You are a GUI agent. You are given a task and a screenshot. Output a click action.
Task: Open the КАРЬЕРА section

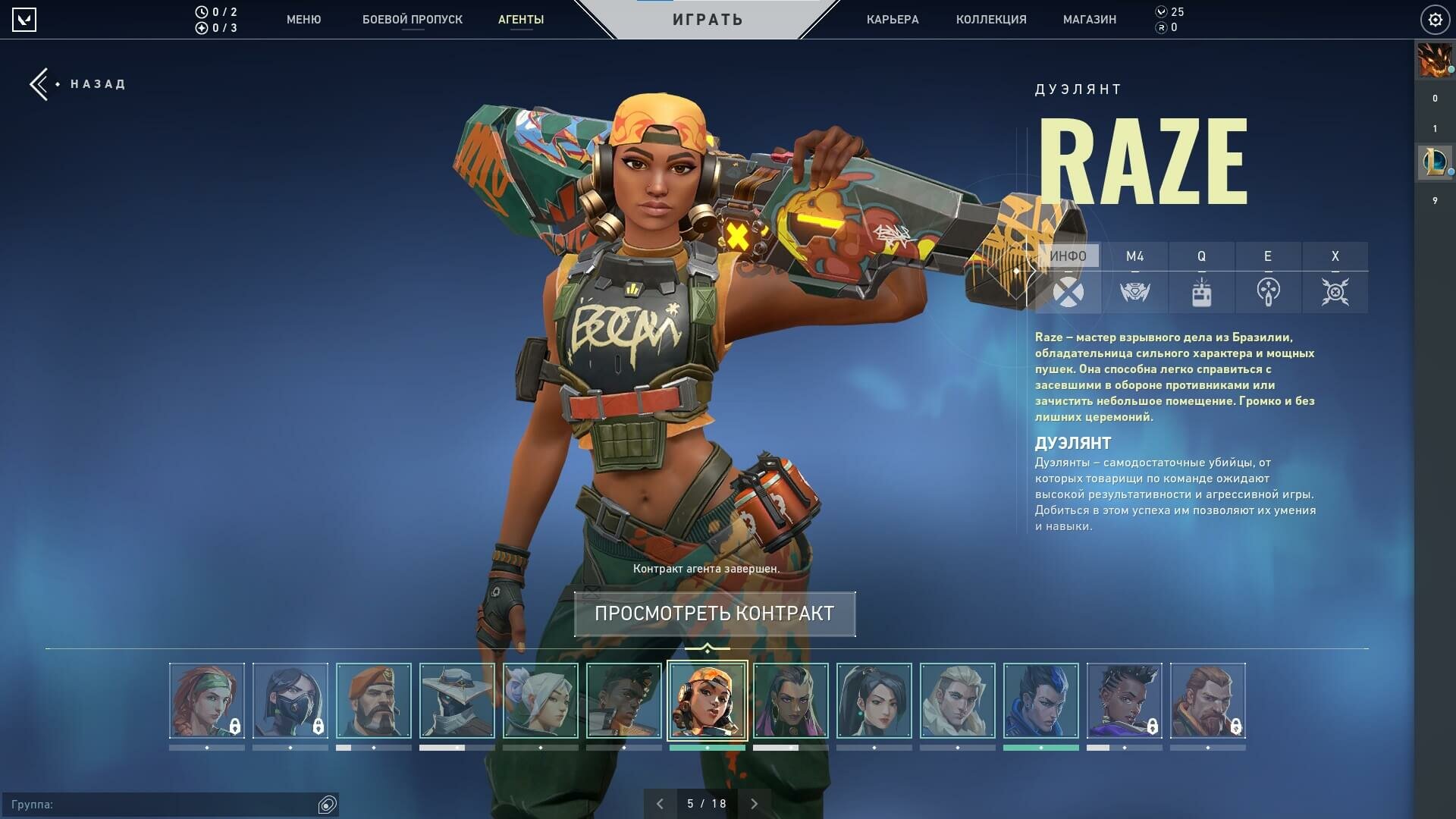(x=892, y=20)
